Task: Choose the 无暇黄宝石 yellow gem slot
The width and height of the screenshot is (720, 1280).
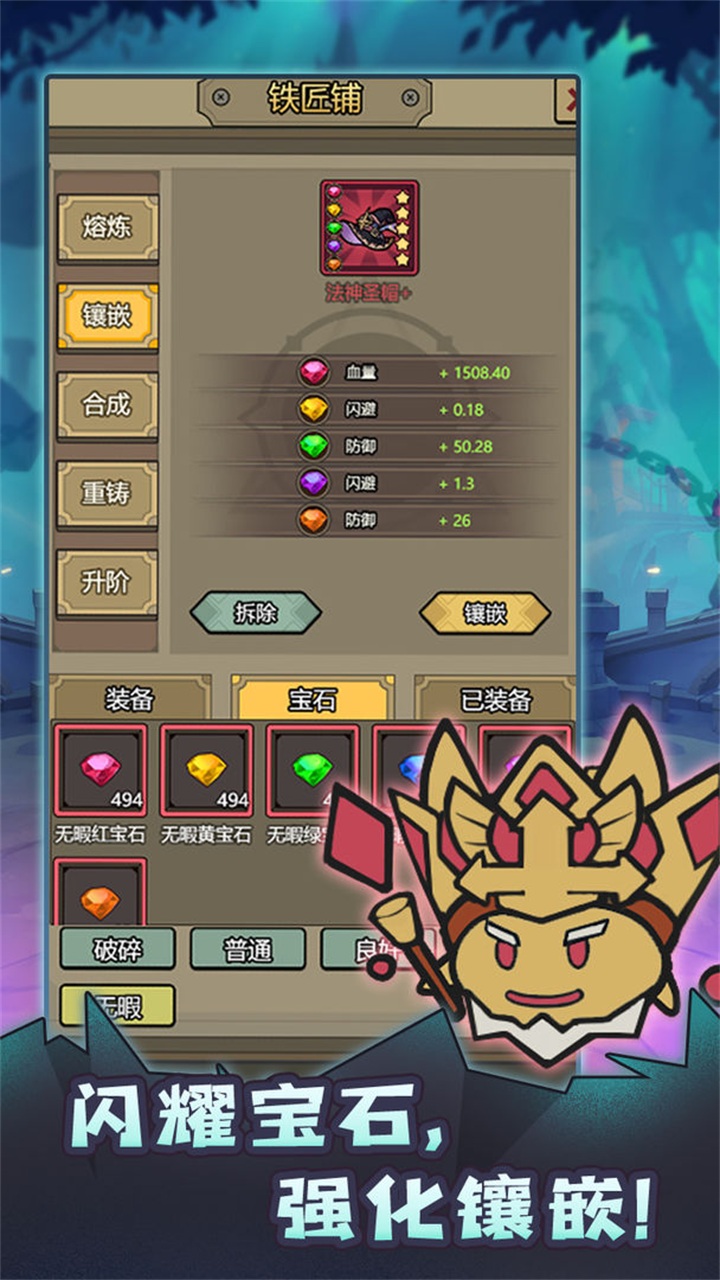Action: pos(206,770)
